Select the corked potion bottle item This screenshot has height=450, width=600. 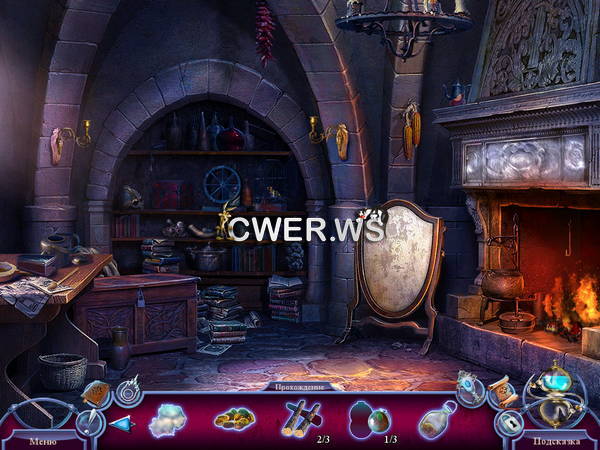pyautogui.click(x=437, y=419)
